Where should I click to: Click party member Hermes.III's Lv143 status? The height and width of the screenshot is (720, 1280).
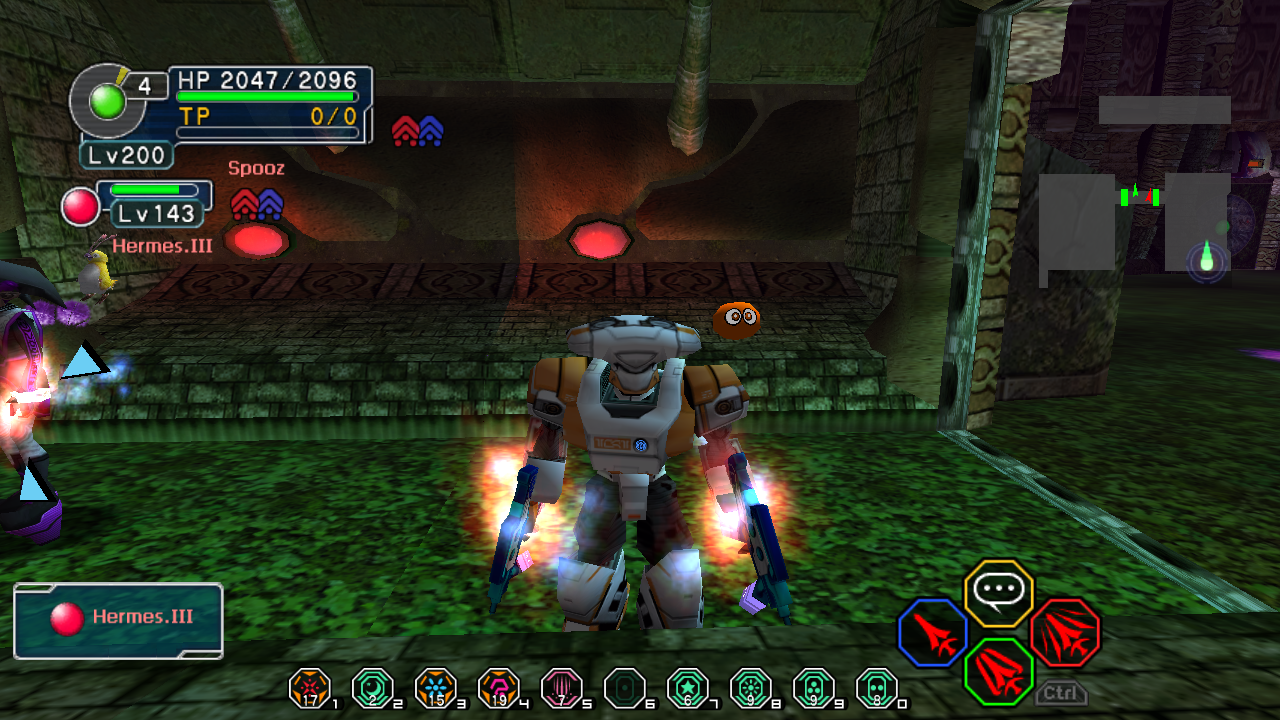[155, 212]
